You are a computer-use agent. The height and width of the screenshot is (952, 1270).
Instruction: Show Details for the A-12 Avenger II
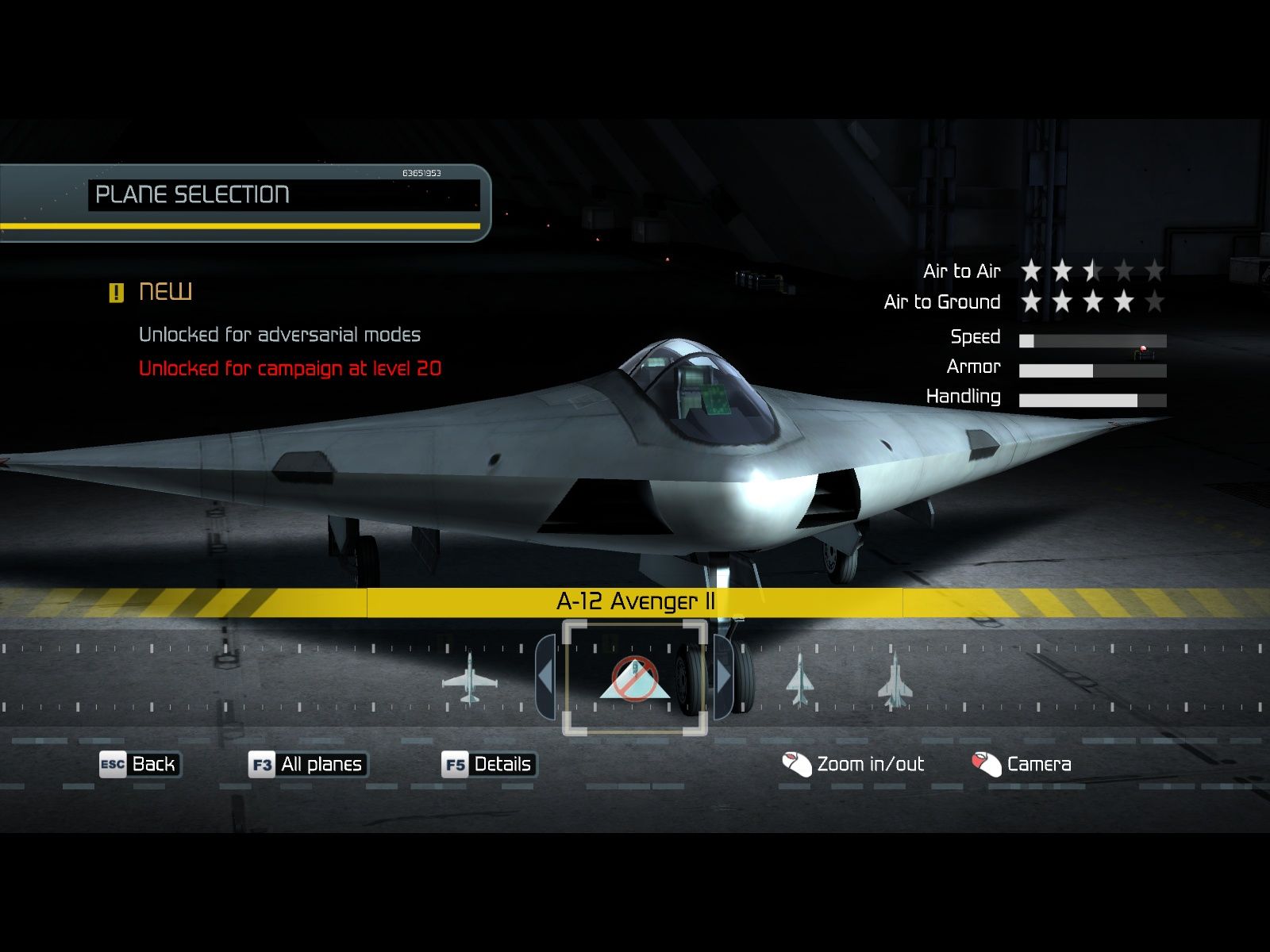pyautogui.click(x=489, y=764)
